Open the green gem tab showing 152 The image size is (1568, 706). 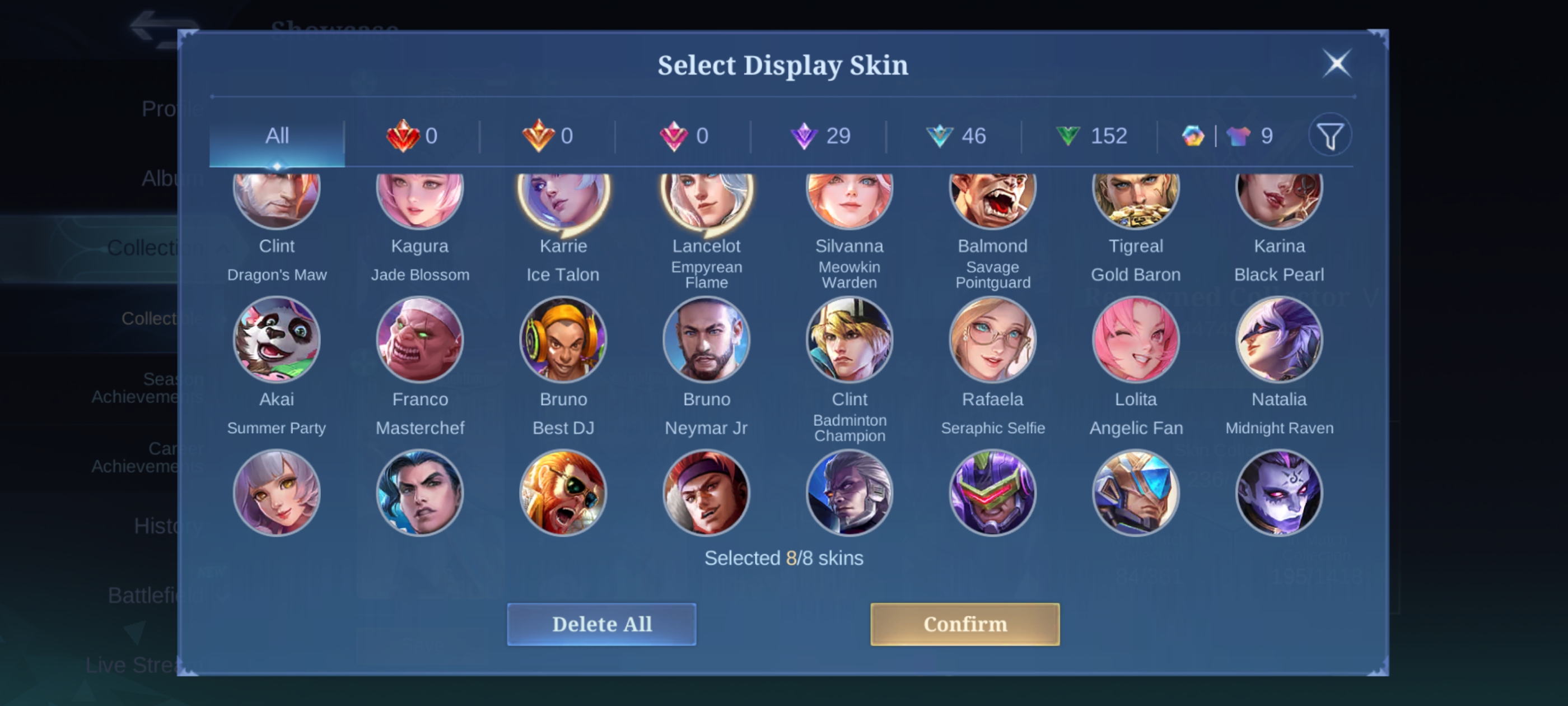[1091, 136]
